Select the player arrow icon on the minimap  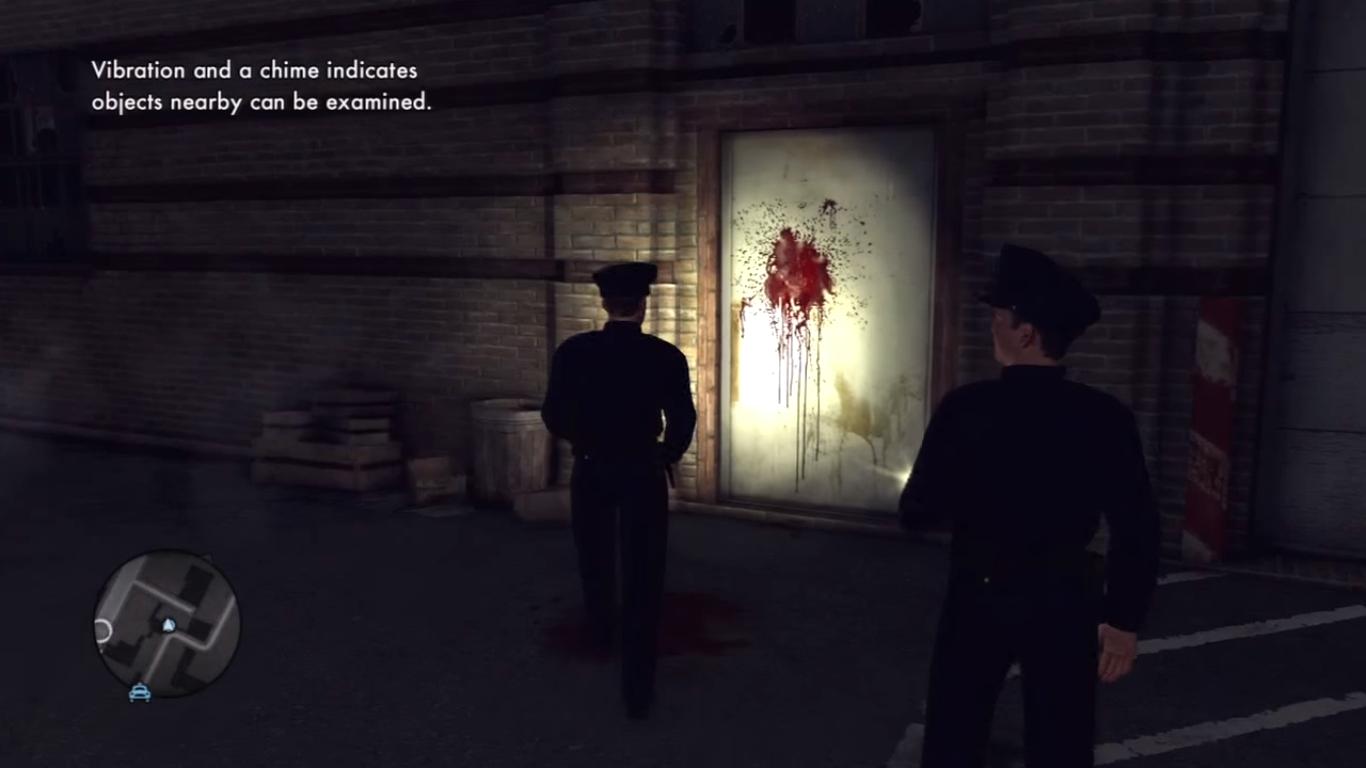pyautogui.click(x=168, y=625)
